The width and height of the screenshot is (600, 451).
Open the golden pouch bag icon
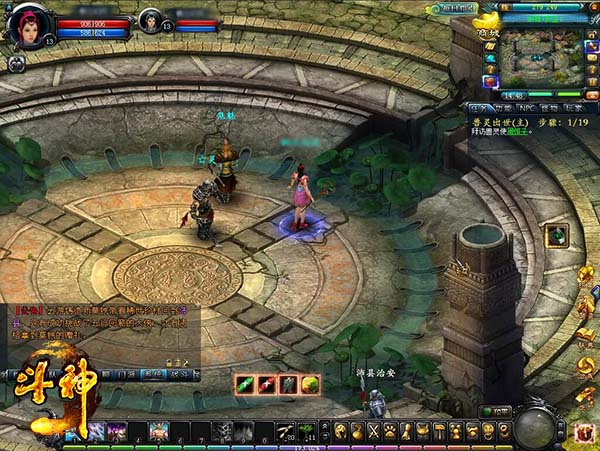click(x=358, y=432)
